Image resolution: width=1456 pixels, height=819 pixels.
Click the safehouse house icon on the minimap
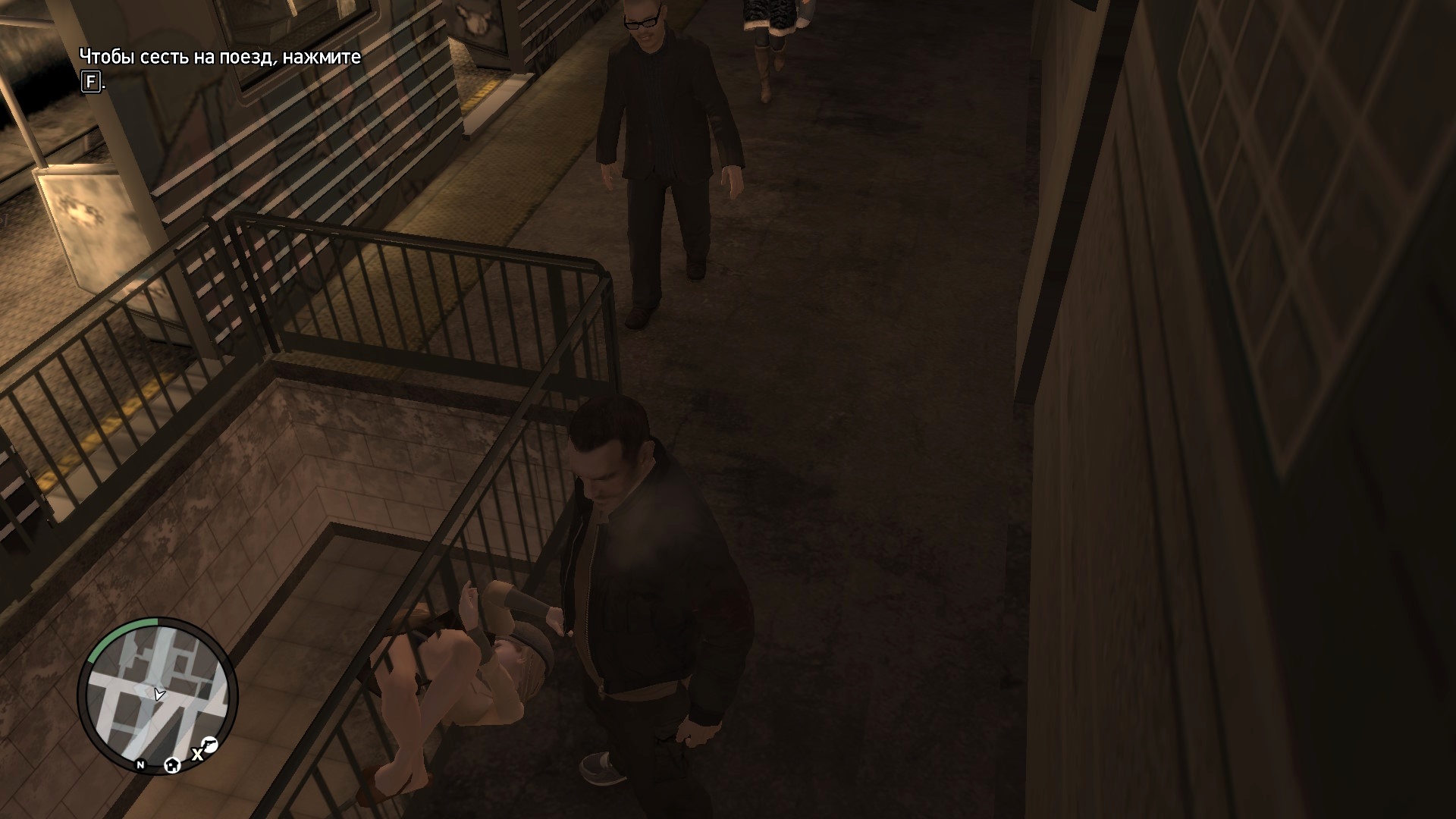tap(171, 765)
